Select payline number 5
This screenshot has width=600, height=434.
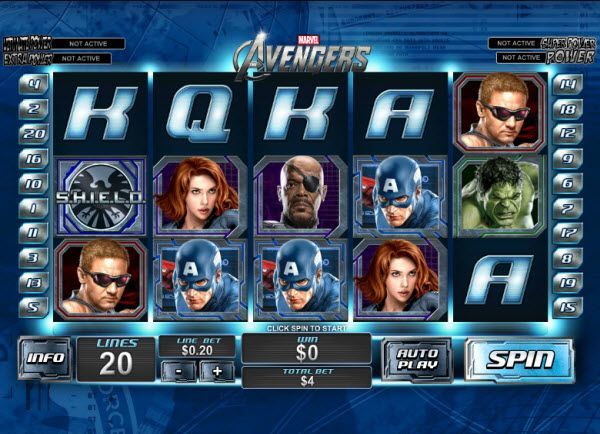(34, 307)
